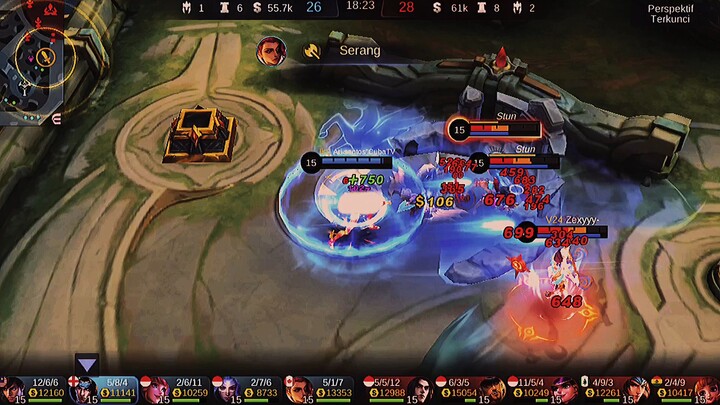Spectate the player with 2/7/6 KDA
Screen dimensions: 720x405
click(x=251, y=389)
